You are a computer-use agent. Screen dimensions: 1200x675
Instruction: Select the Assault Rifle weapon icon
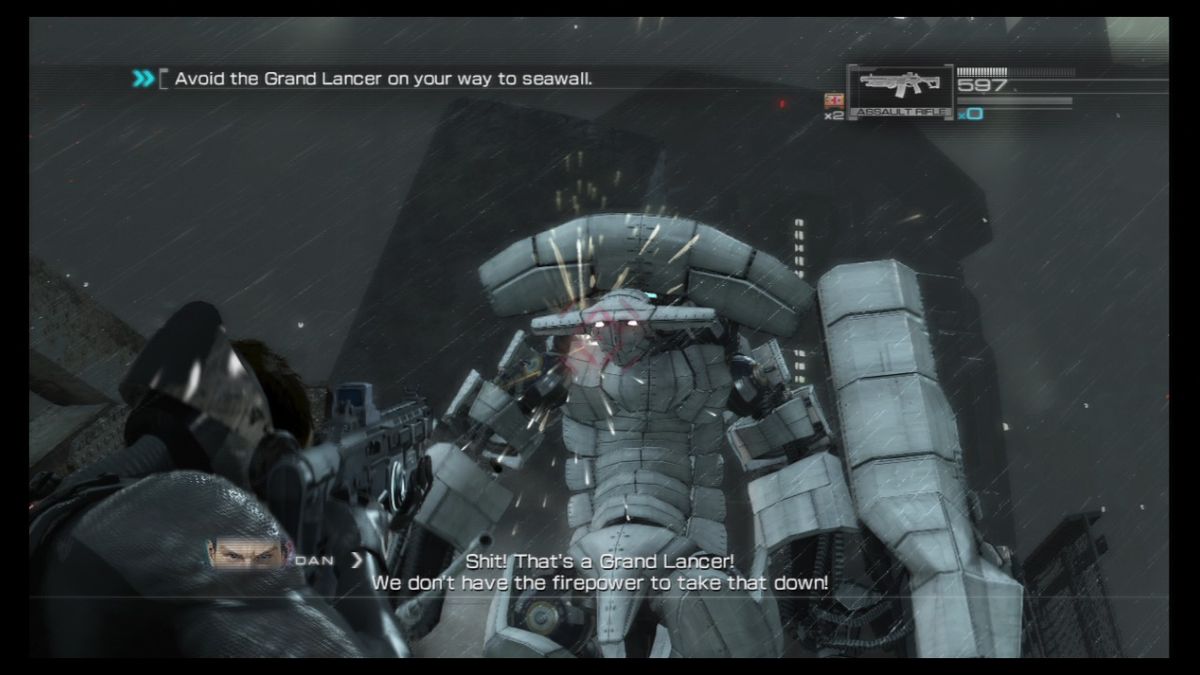point(897,91)
